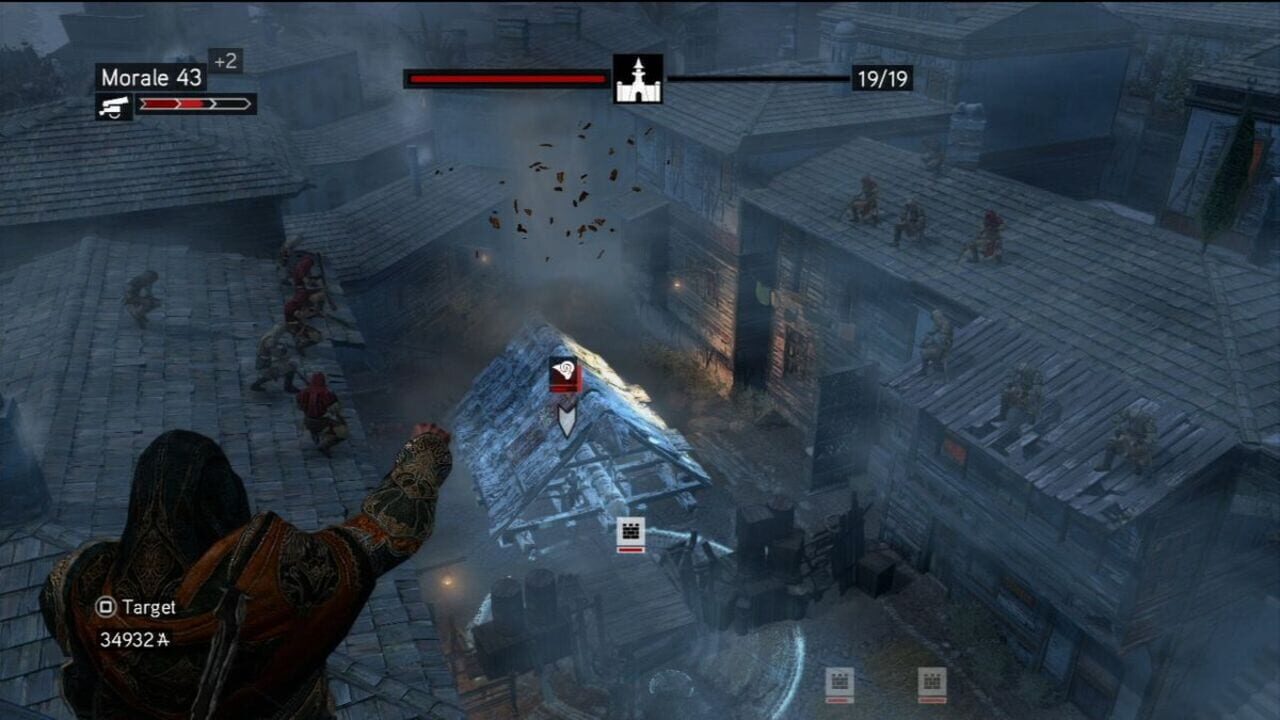Click the den tower icon on the top bar
Image resolution: width=1280 pixels, height=720 pixels.
[x=638, y=76]
